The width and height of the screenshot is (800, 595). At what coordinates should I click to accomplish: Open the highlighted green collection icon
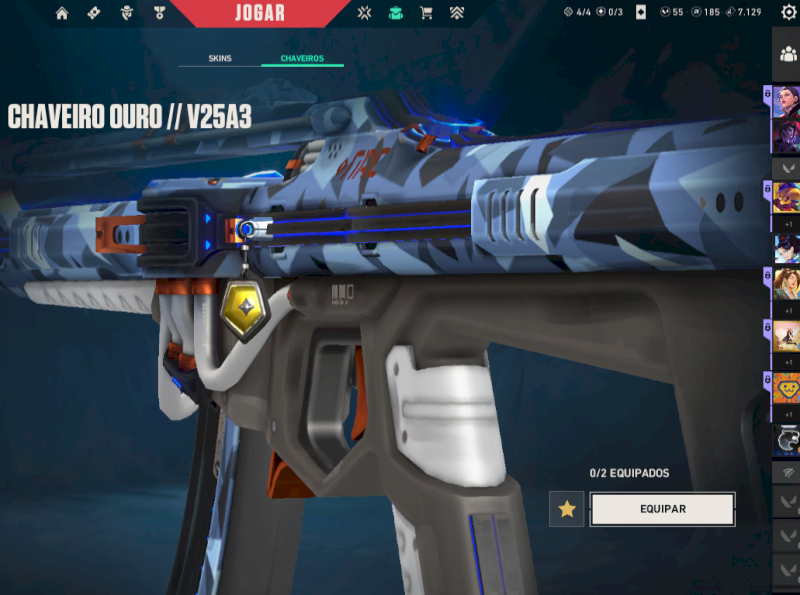click(396, 13)
